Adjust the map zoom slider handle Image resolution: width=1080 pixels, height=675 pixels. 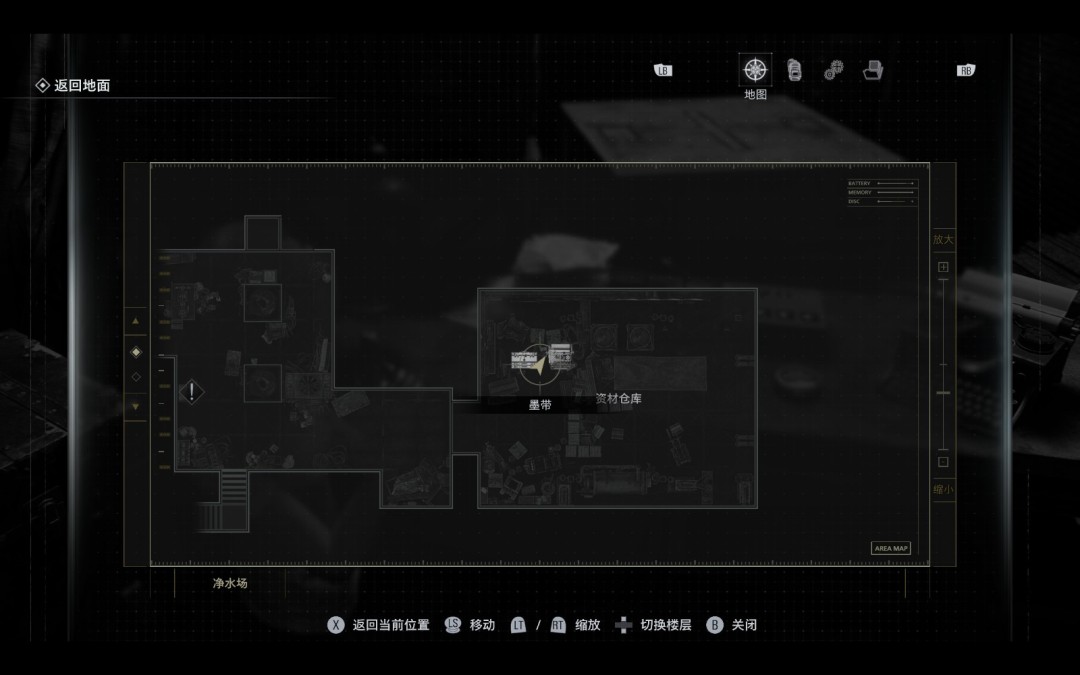[x=943, y=393]
